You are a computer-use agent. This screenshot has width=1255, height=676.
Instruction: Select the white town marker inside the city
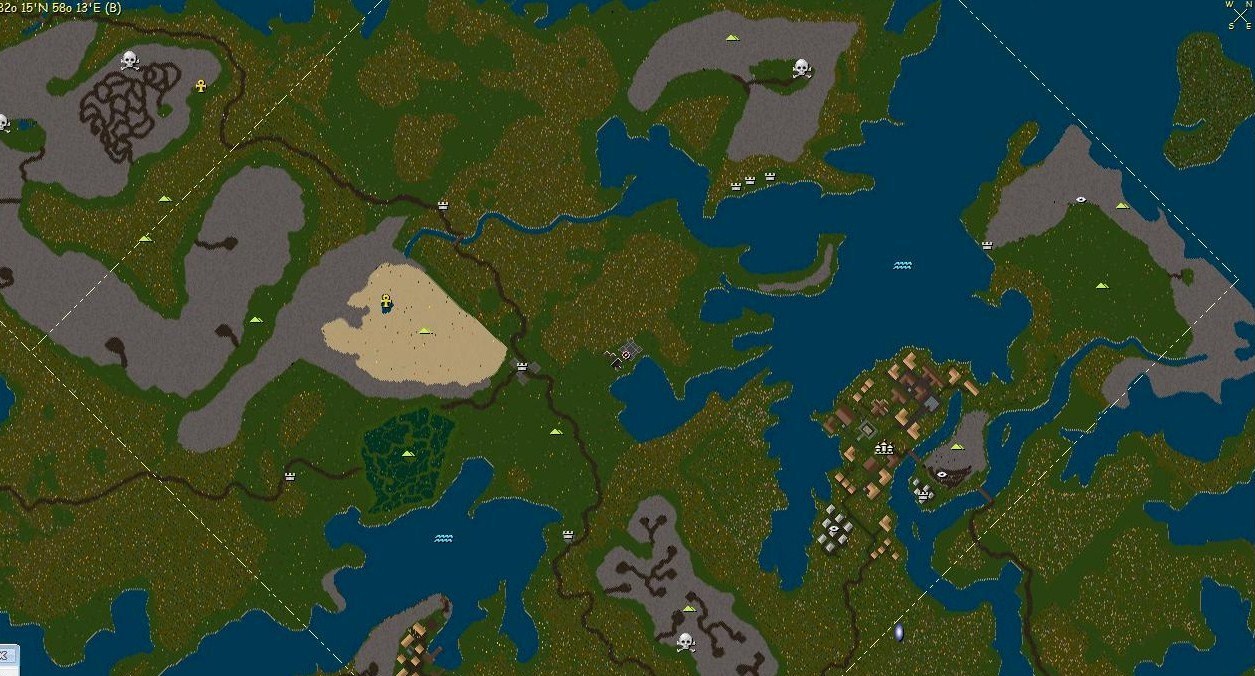[x=884, y=448]
